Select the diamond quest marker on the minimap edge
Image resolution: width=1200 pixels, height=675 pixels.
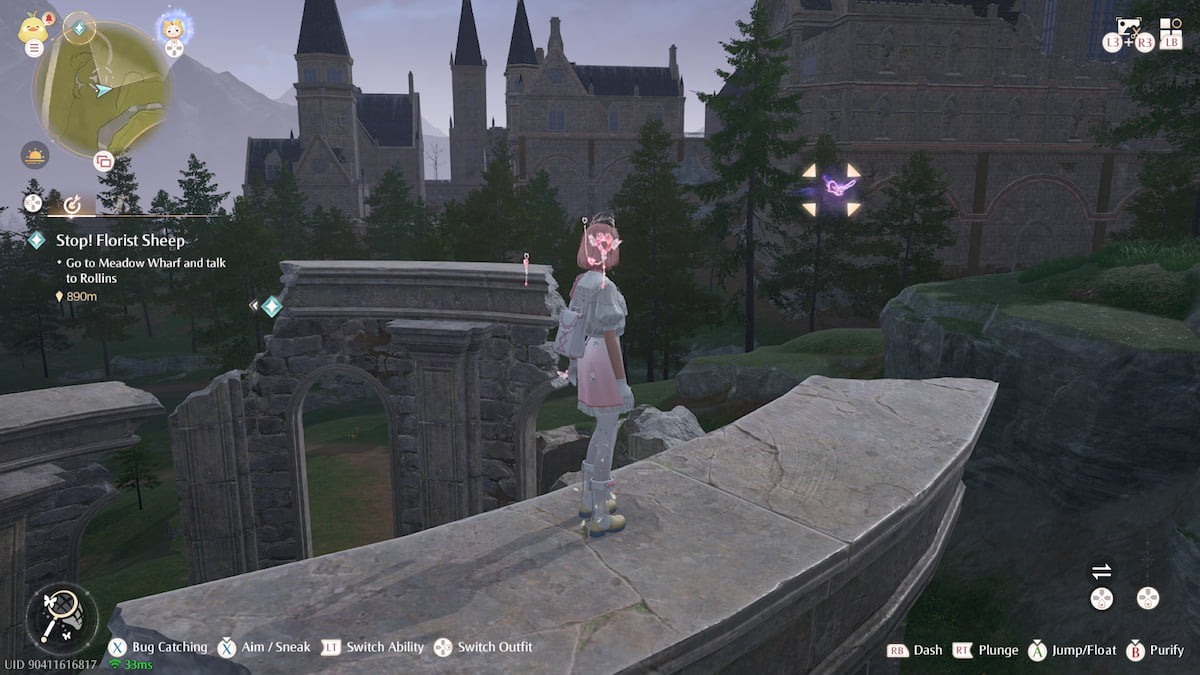coord(80,29)
